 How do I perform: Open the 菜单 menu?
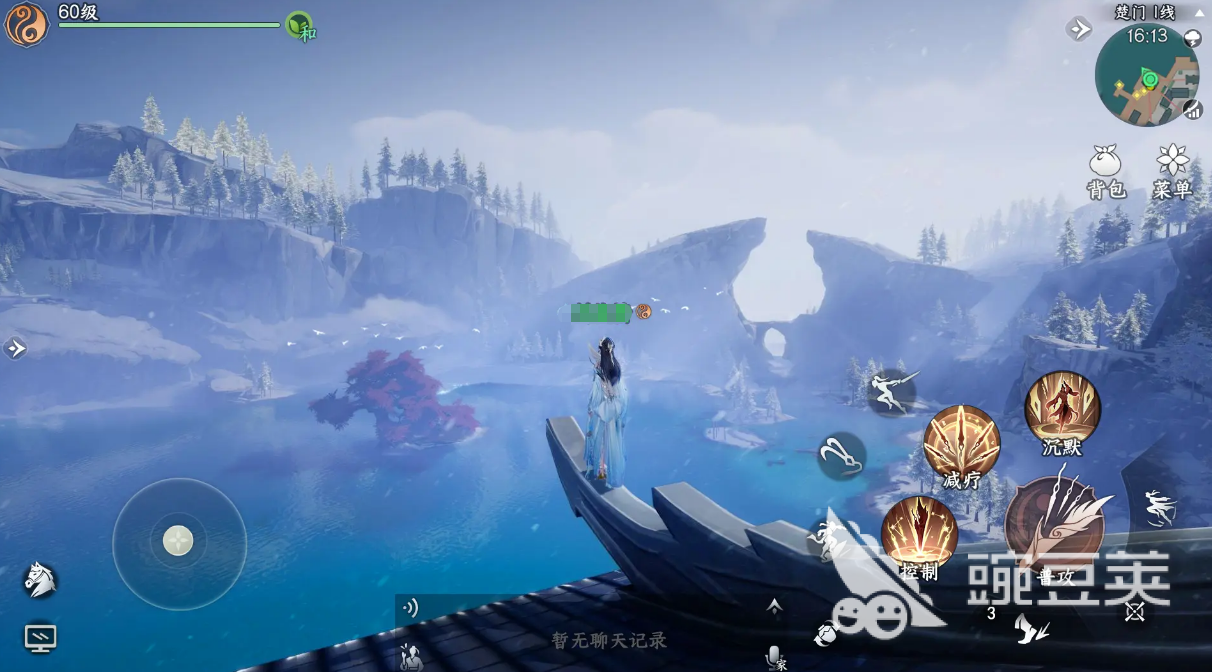pyautogui.click(x=1171, y=170)
